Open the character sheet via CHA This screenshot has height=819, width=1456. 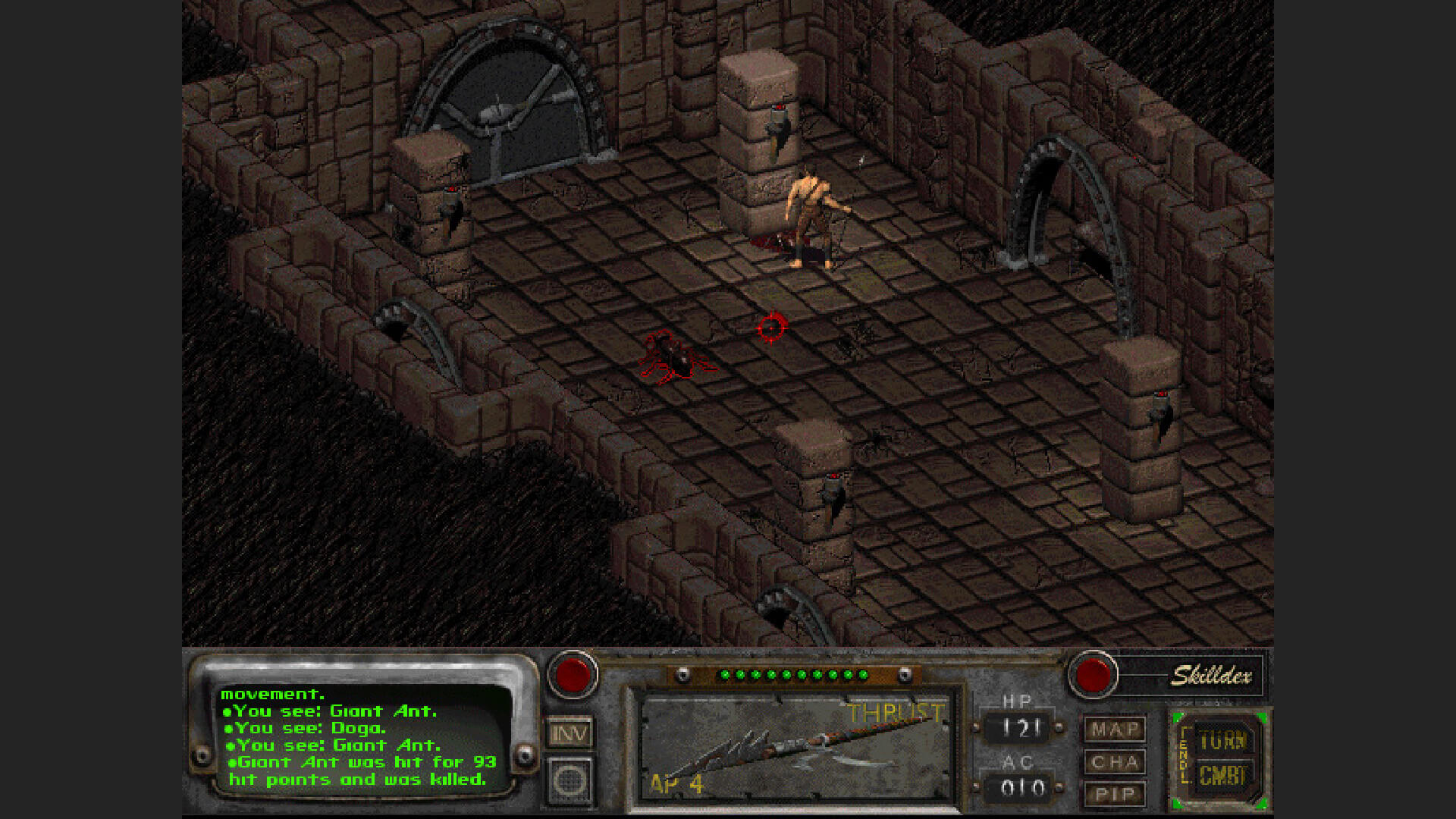pos(1114,761)
